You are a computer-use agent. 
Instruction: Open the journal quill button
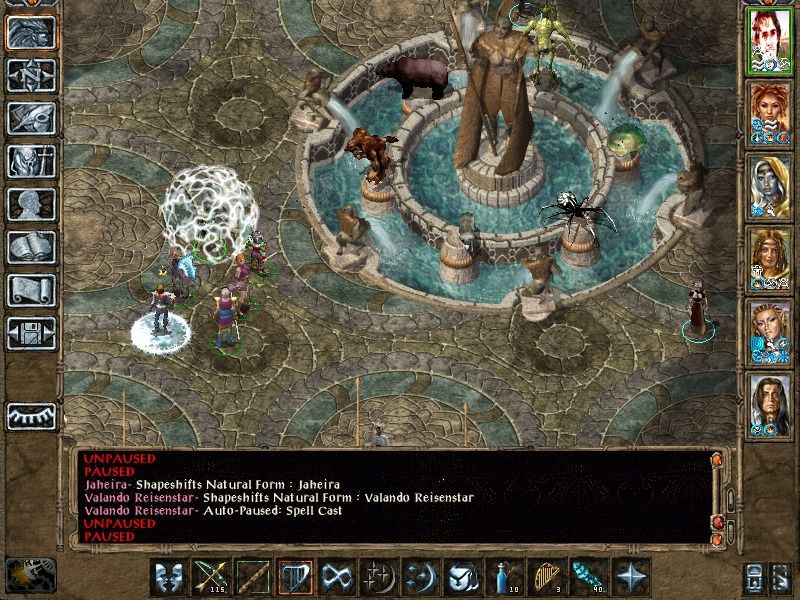(x=31, y=118)
